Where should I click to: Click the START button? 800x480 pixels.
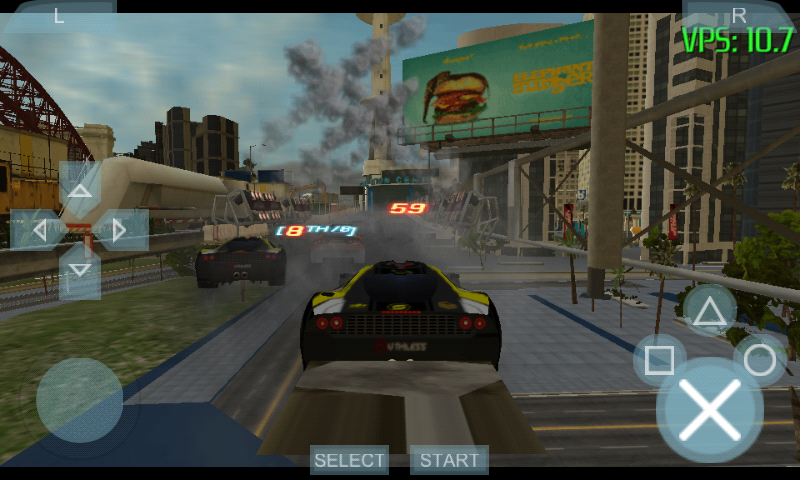click(449, 460)
